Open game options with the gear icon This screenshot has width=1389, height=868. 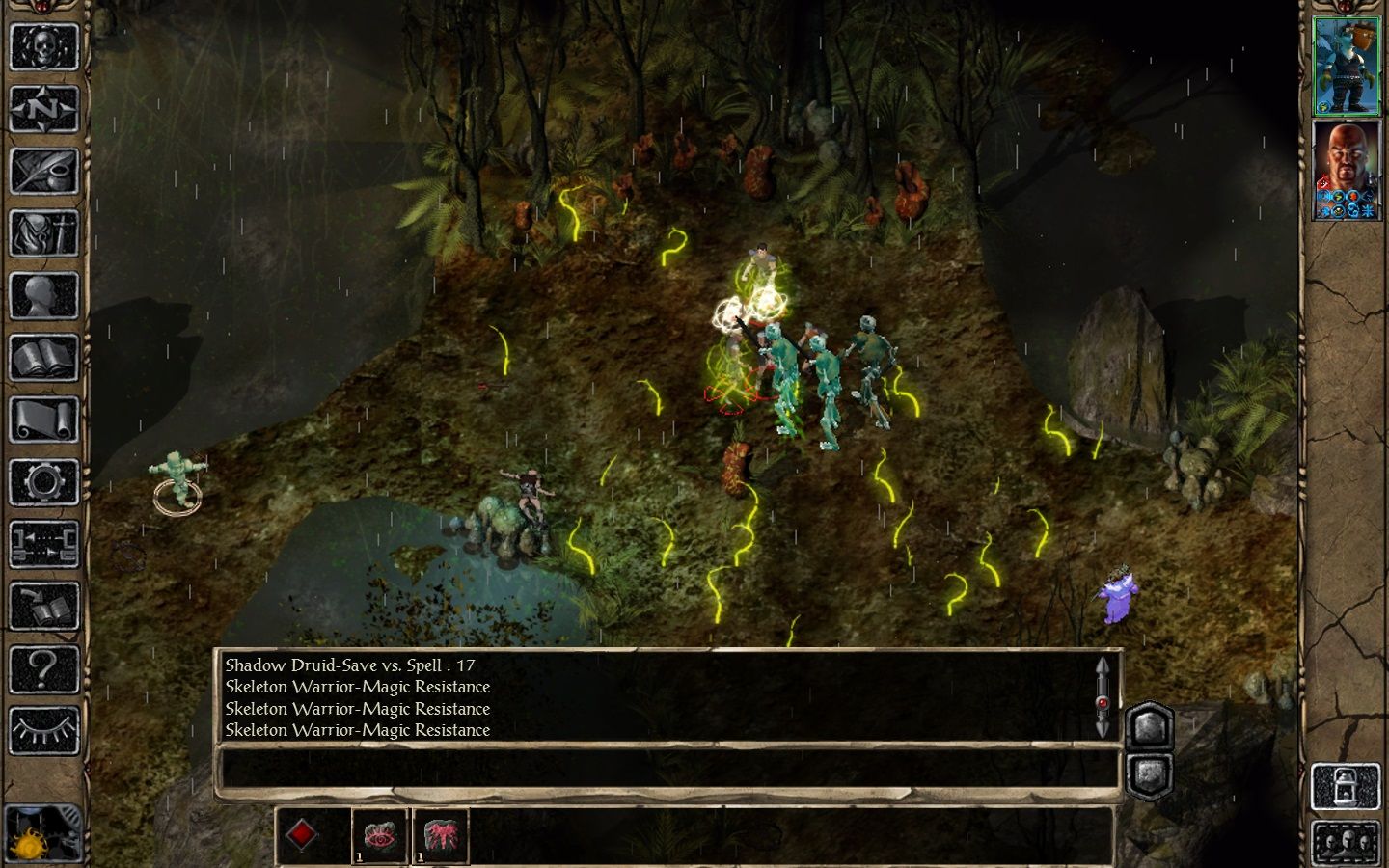coord(43,481)
